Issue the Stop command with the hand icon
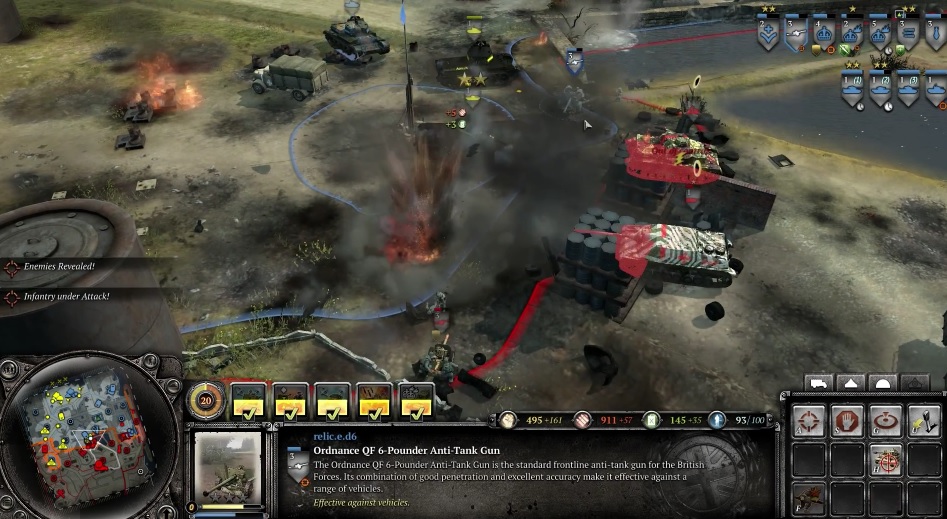Screen dimensions: 947x519 (x=848, y=421)
